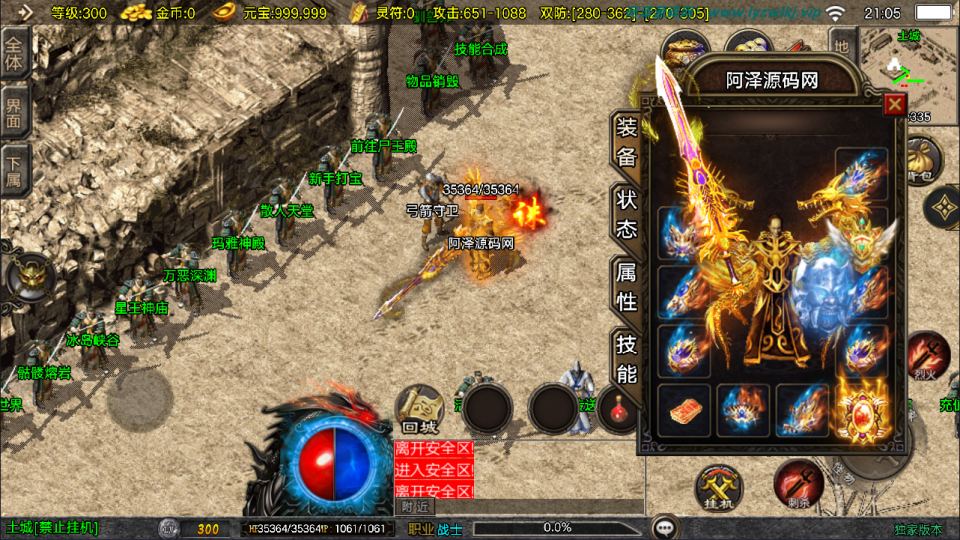Open the chat speech bubble
This screenshot has height=540, width=960.
pyautogui.click(x=663, y=526)
